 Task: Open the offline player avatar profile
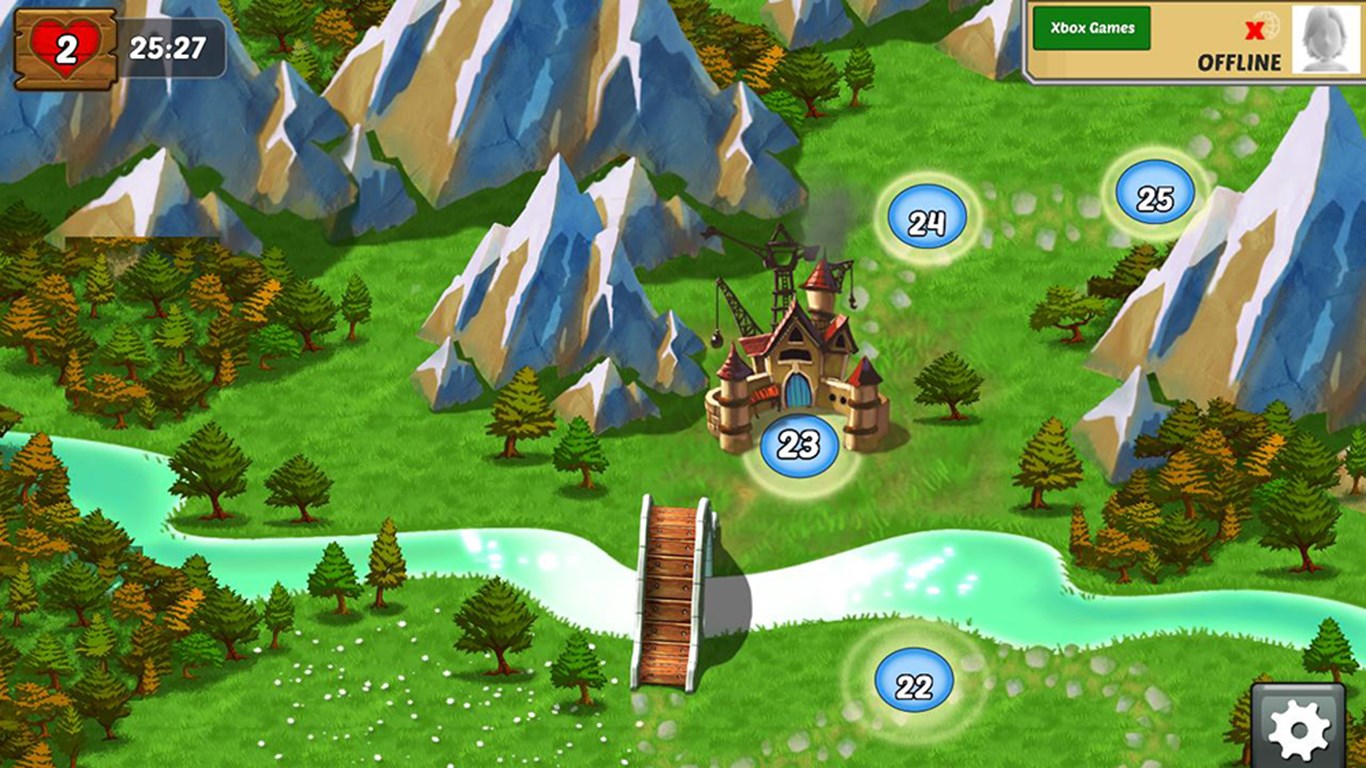(1326, 39)
